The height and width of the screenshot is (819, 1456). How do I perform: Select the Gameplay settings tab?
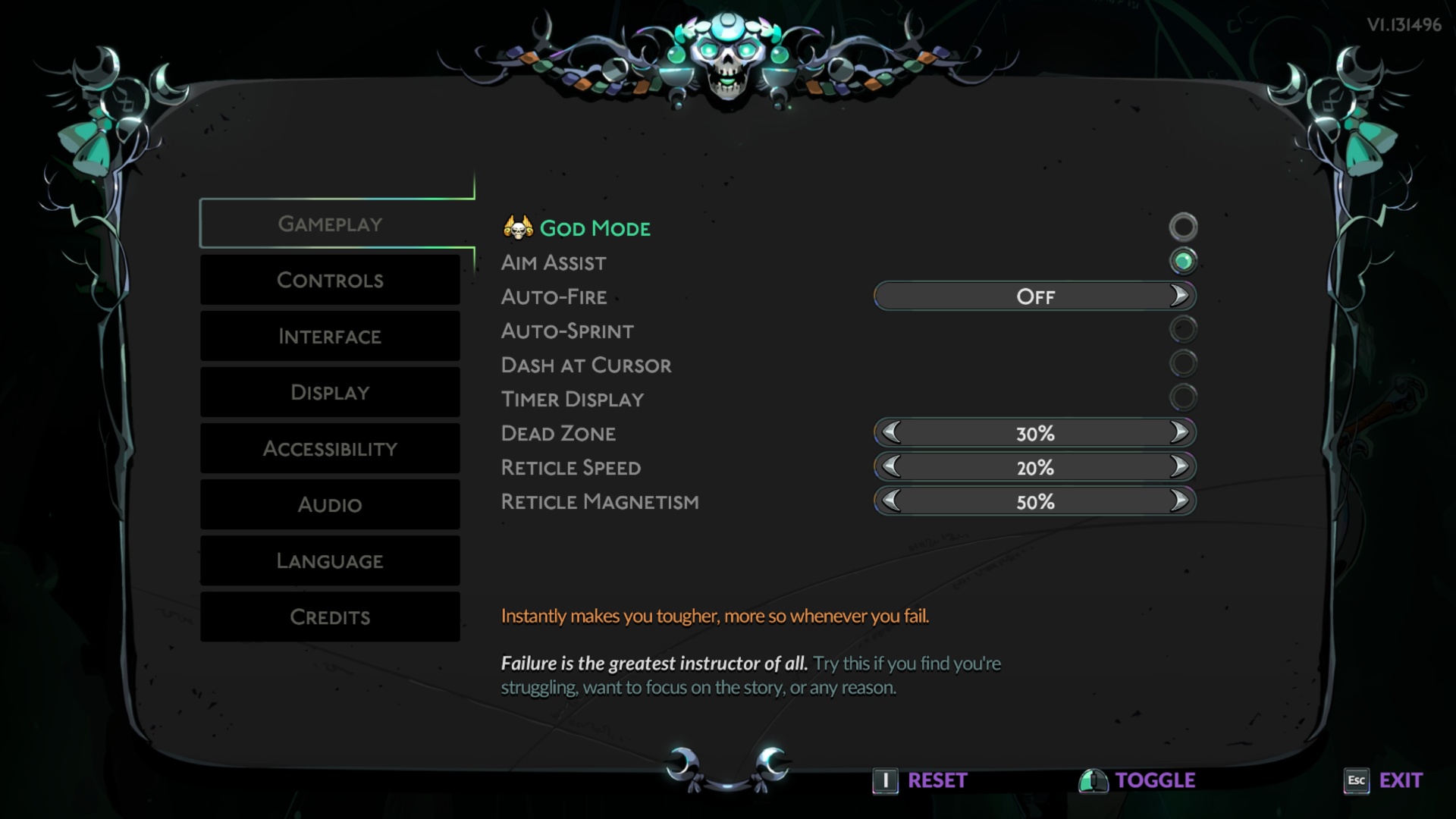point(330,224)
